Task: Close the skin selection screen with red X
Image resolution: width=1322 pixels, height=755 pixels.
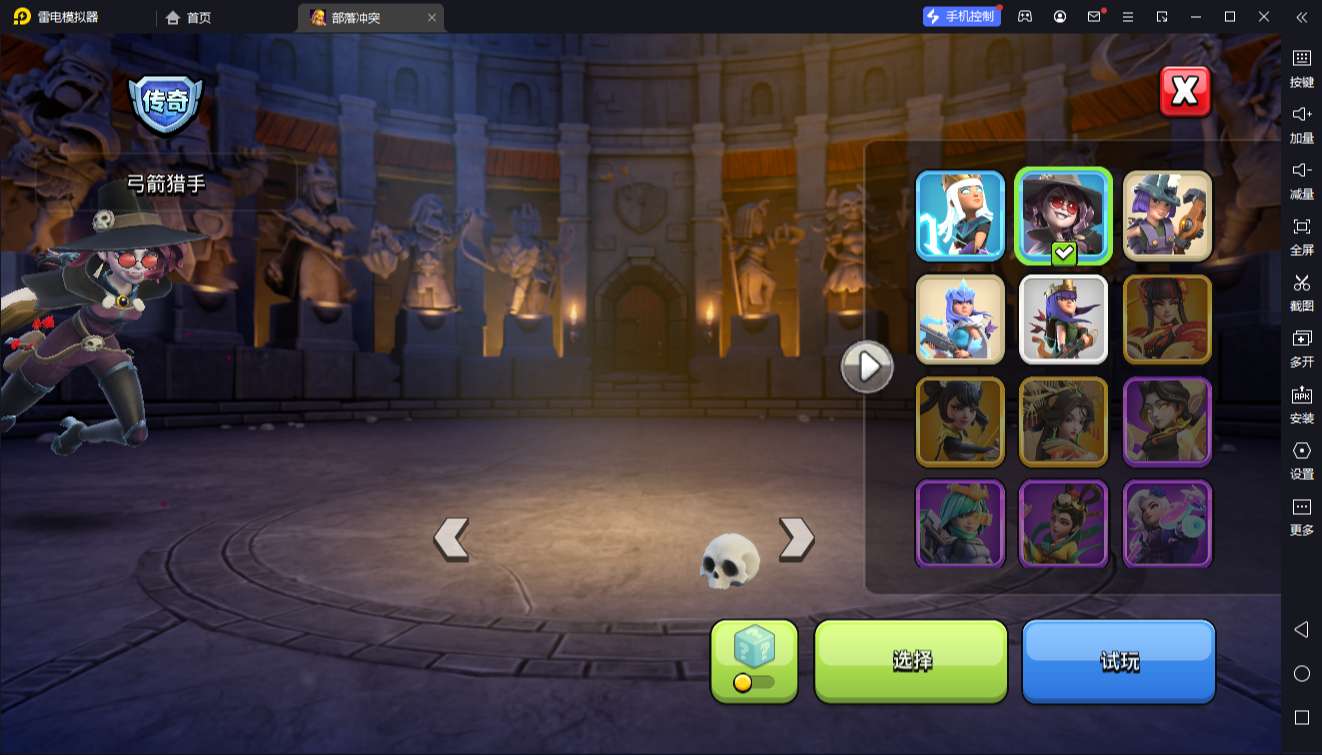Action: 1185,92
